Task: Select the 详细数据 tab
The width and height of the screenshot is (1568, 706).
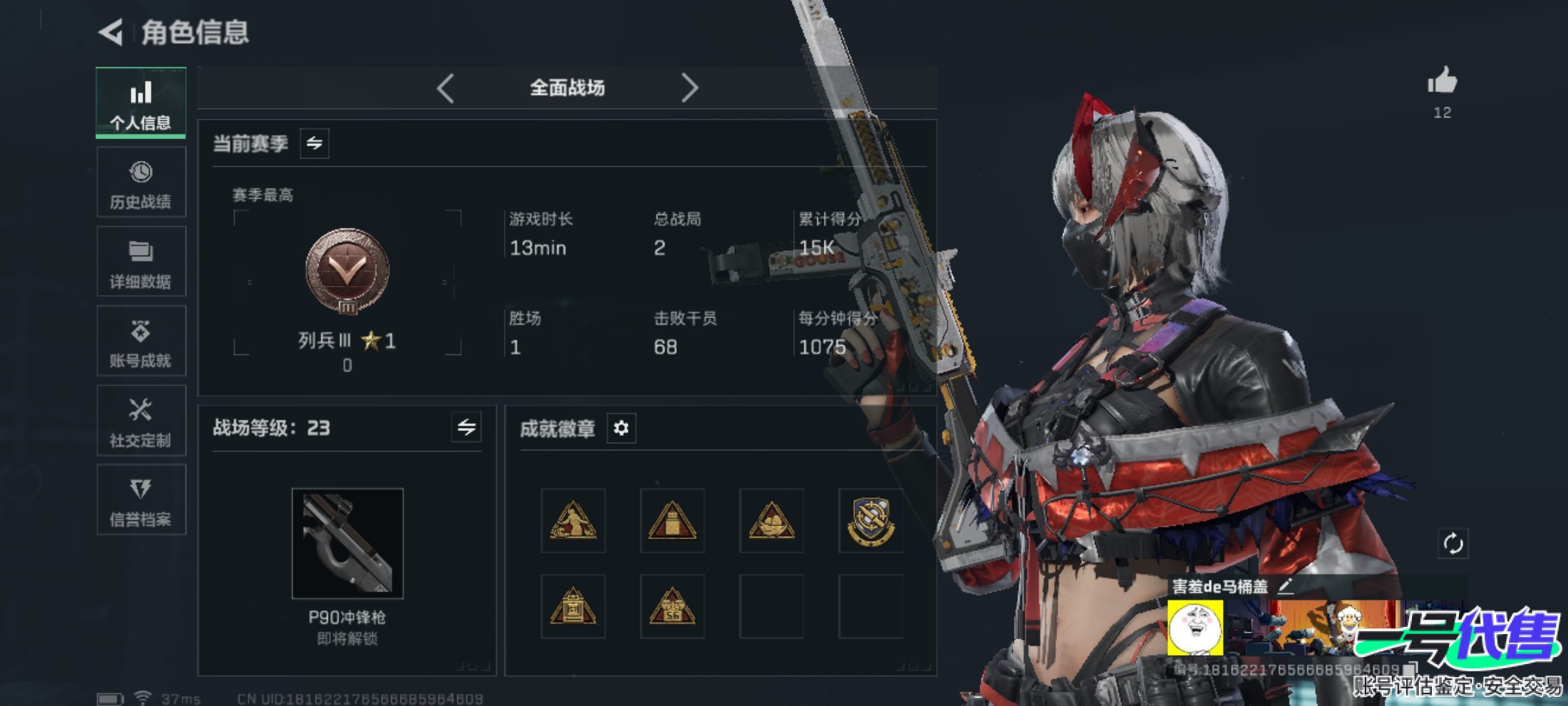Action: point(140,261)
